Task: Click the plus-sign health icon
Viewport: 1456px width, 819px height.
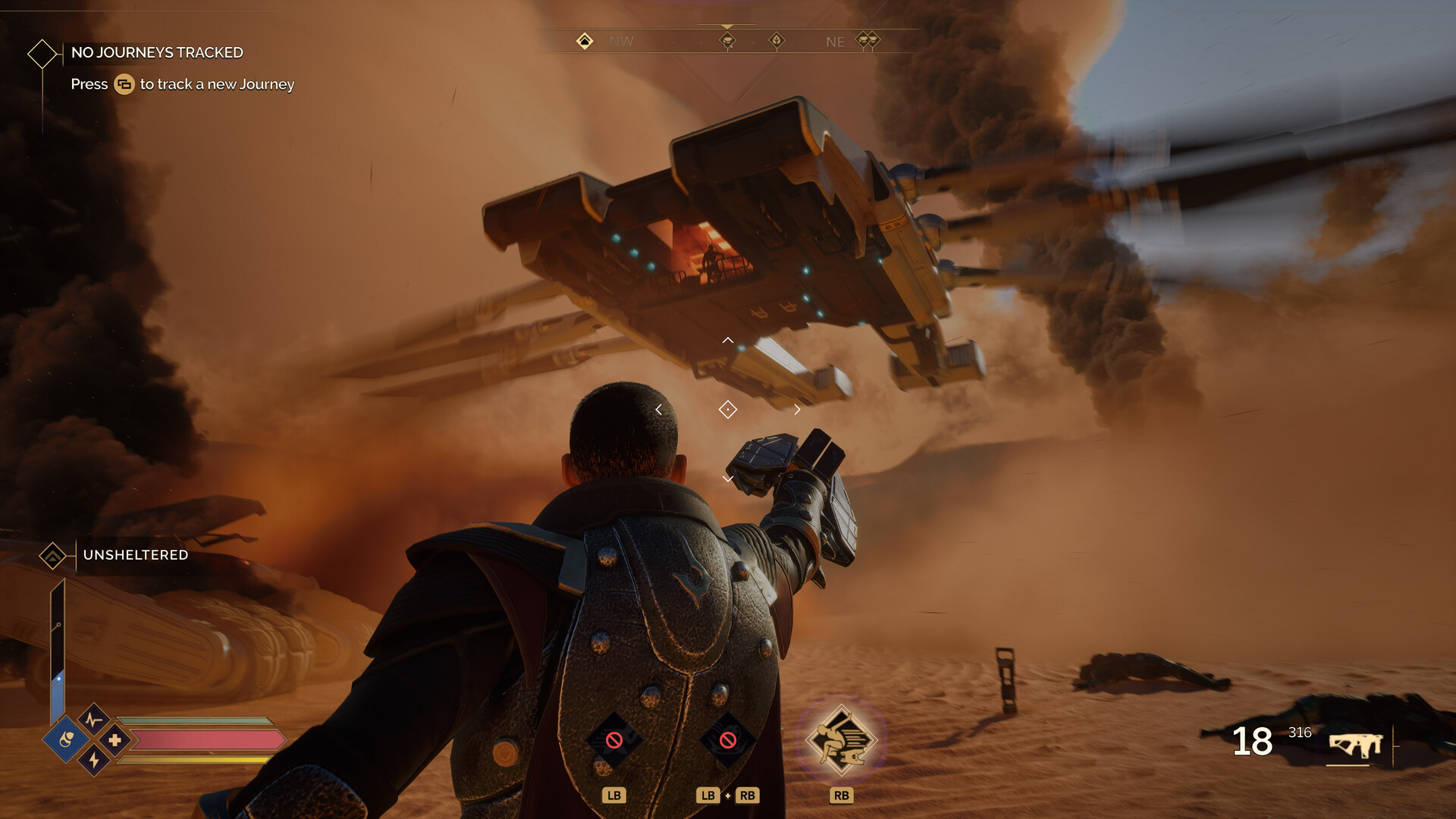Action: click(115, 740)
